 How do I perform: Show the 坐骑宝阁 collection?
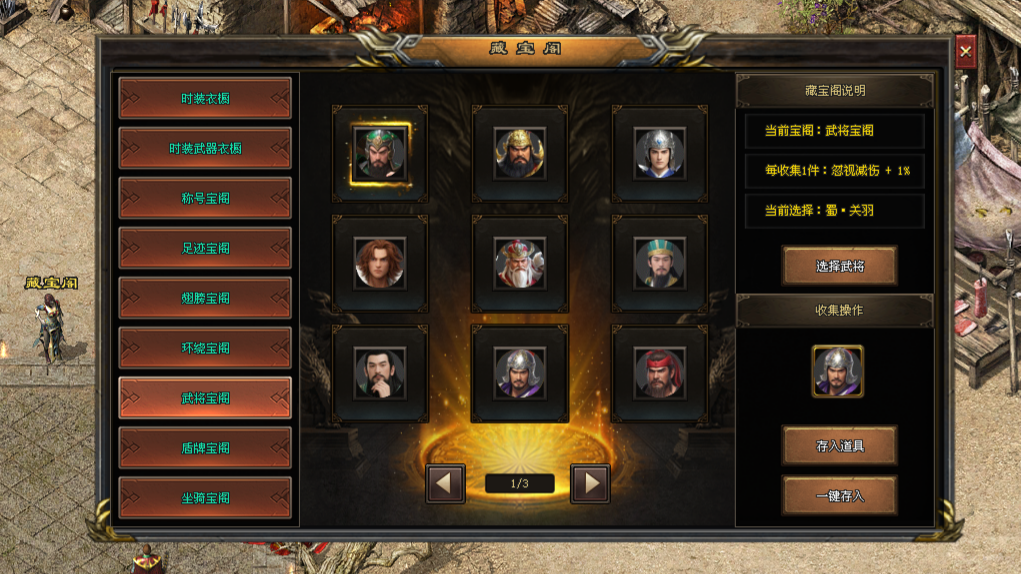point(205,498)
